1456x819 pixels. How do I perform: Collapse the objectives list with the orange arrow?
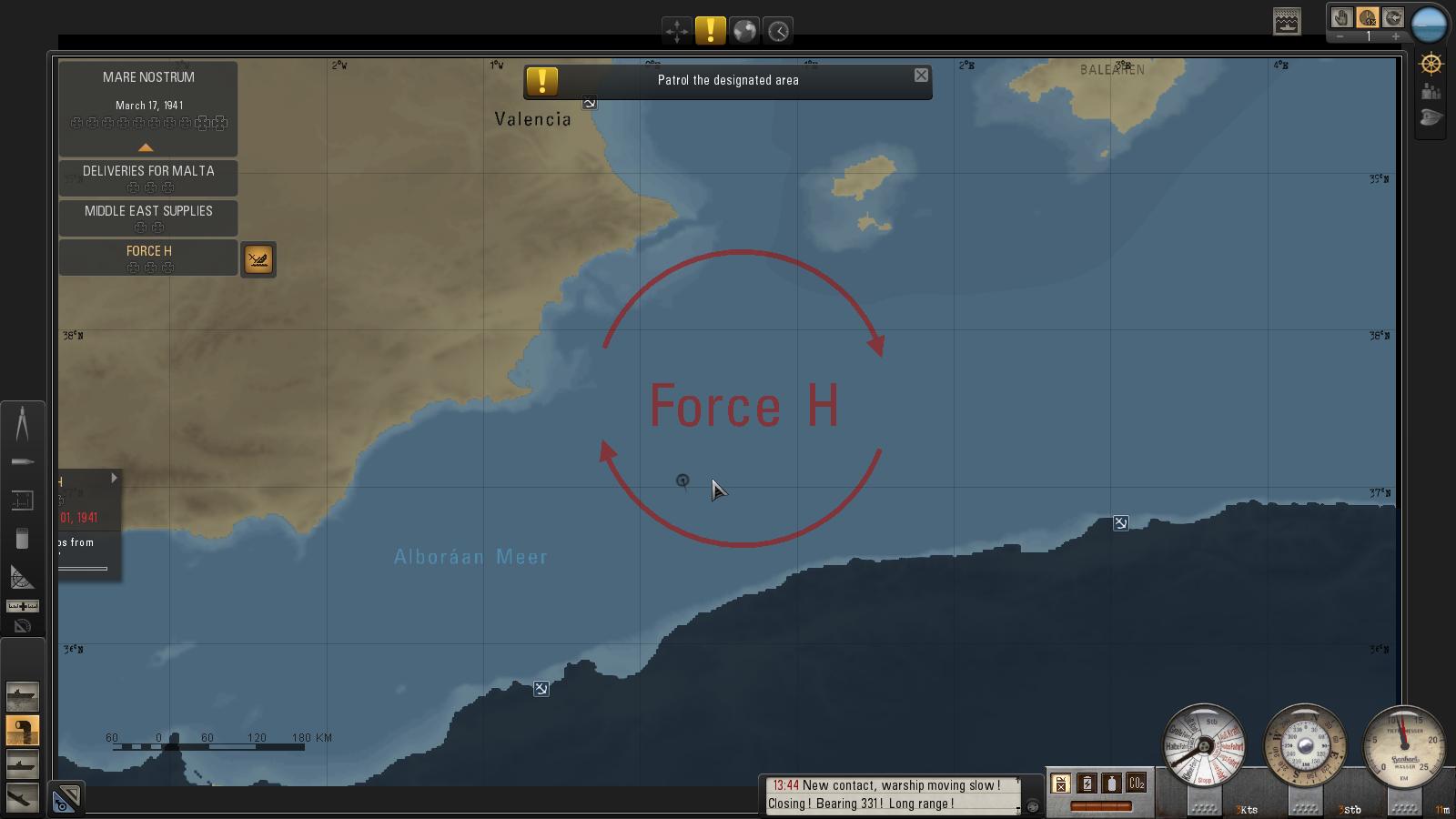click(146, 147)
